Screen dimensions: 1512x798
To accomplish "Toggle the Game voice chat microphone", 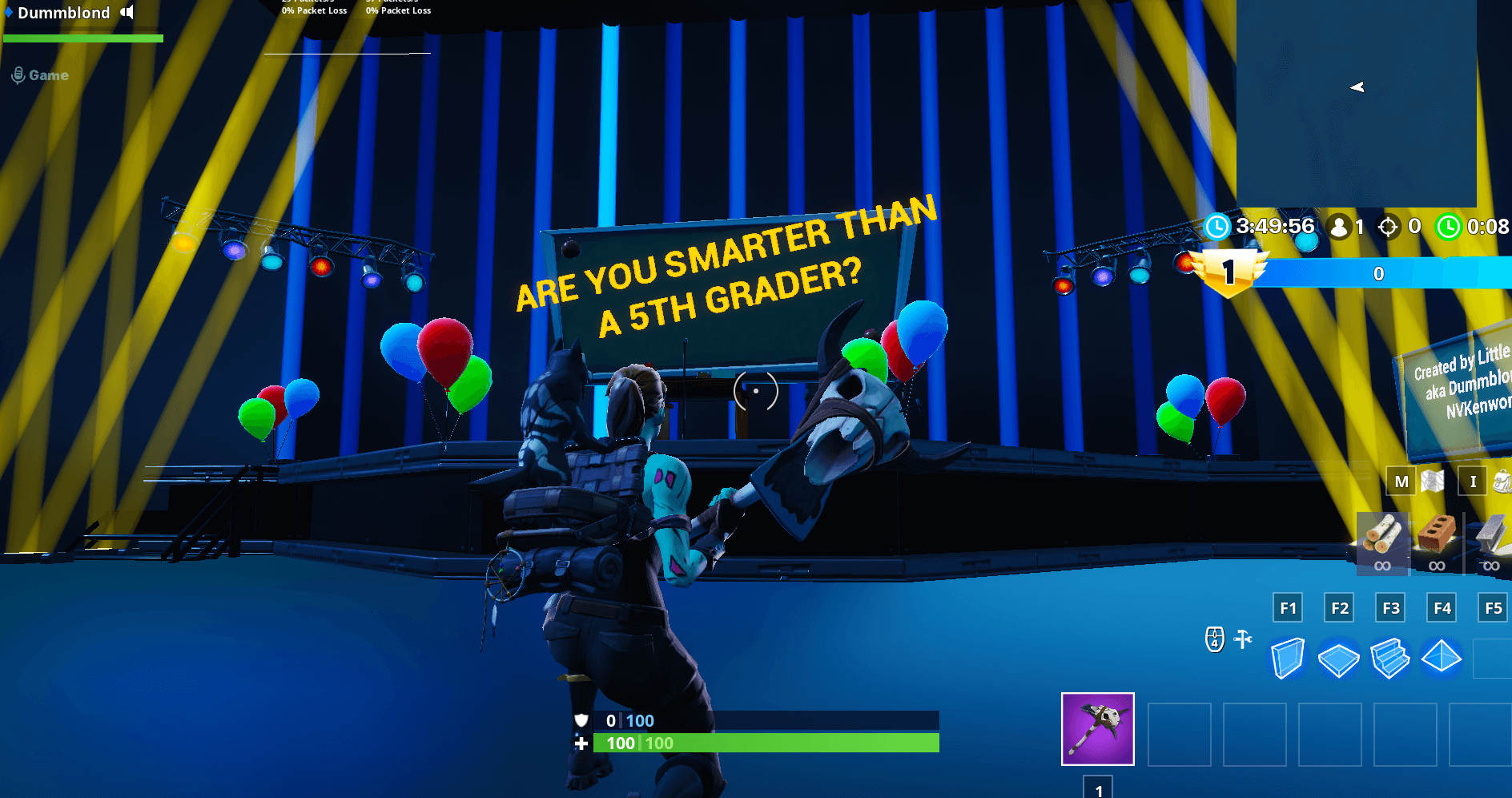I will pos(18,75).
